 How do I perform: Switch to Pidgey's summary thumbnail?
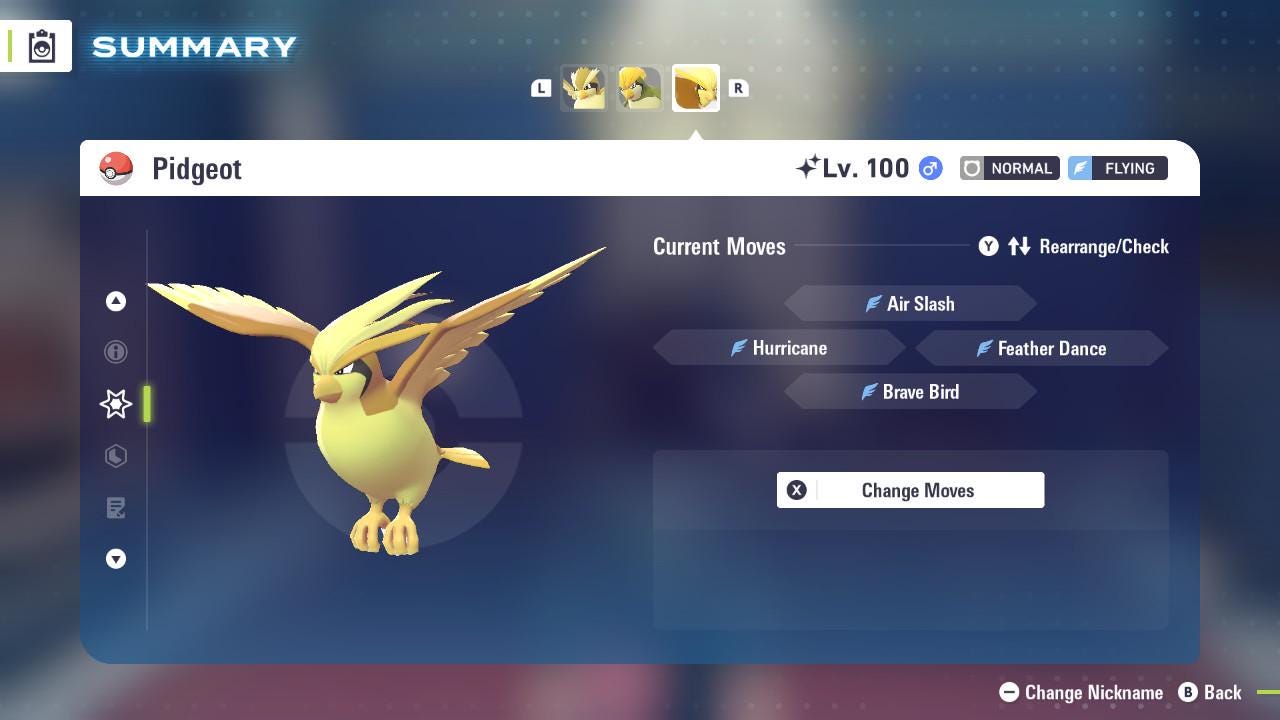(x=585, y=88)
